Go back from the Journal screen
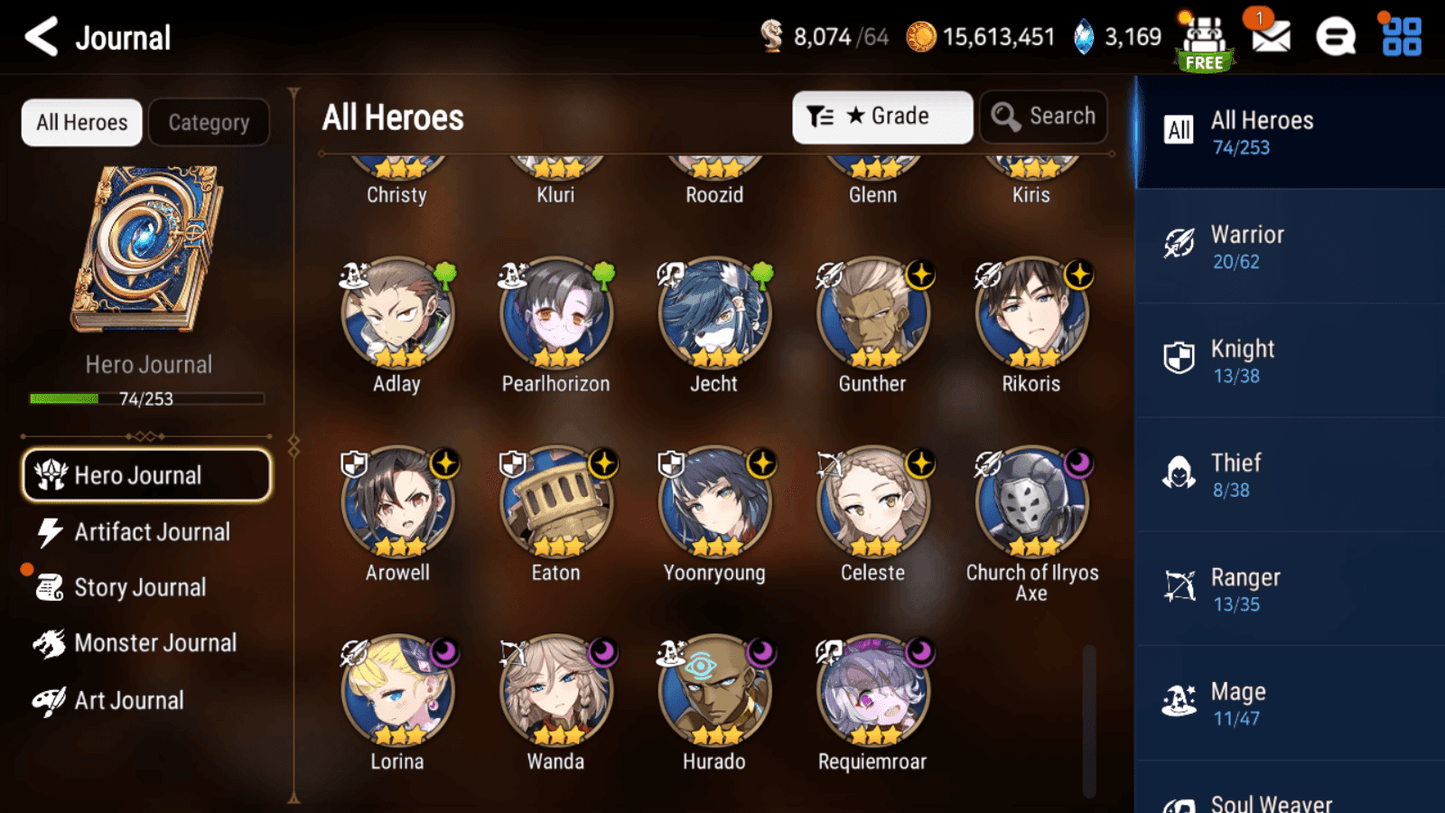1445x813 pixels. pos(42,38)
